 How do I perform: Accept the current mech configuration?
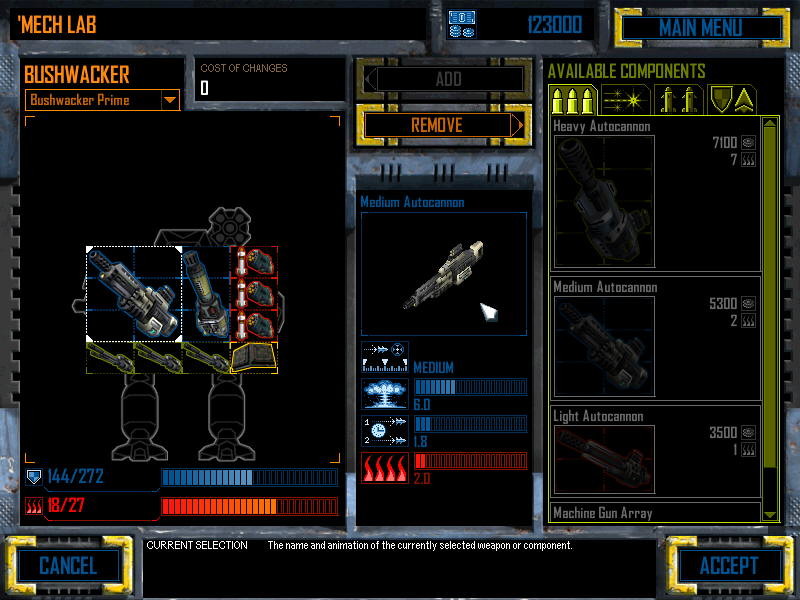click(728, 566)
